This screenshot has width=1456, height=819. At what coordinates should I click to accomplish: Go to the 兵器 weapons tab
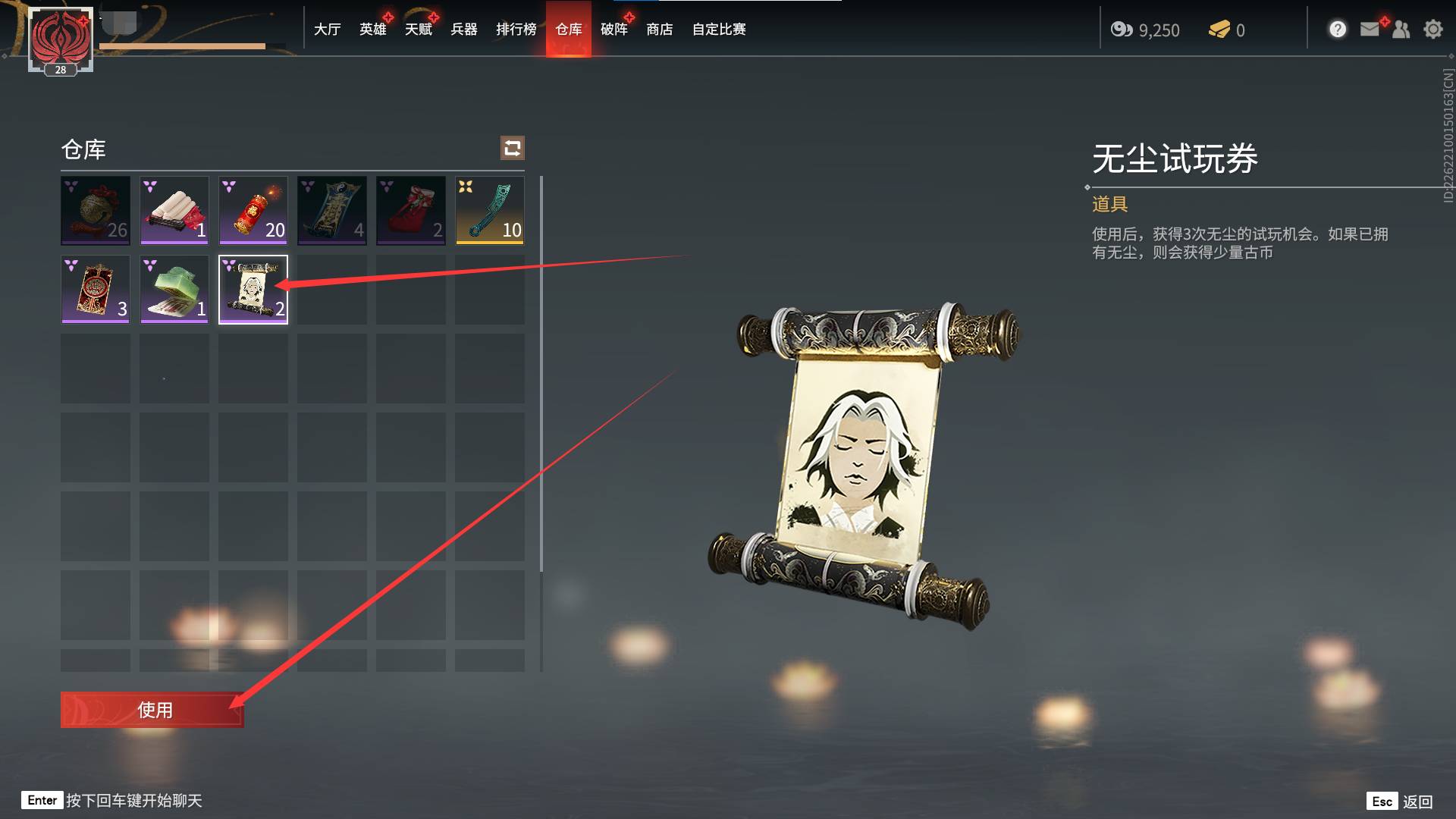point(463,30)
